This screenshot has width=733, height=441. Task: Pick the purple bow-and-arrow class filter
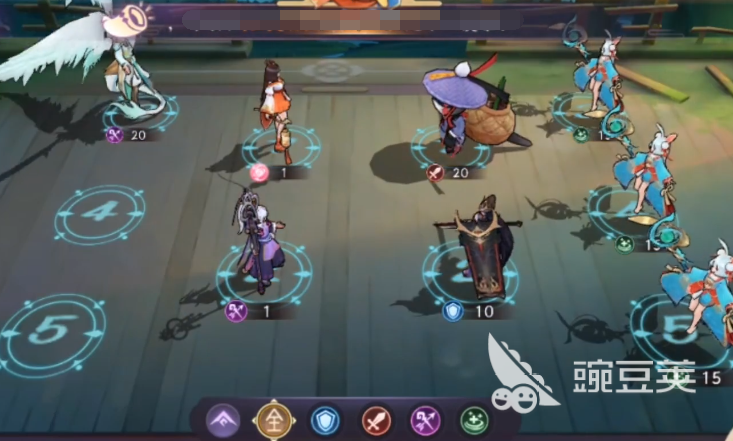tap(426, 420)
